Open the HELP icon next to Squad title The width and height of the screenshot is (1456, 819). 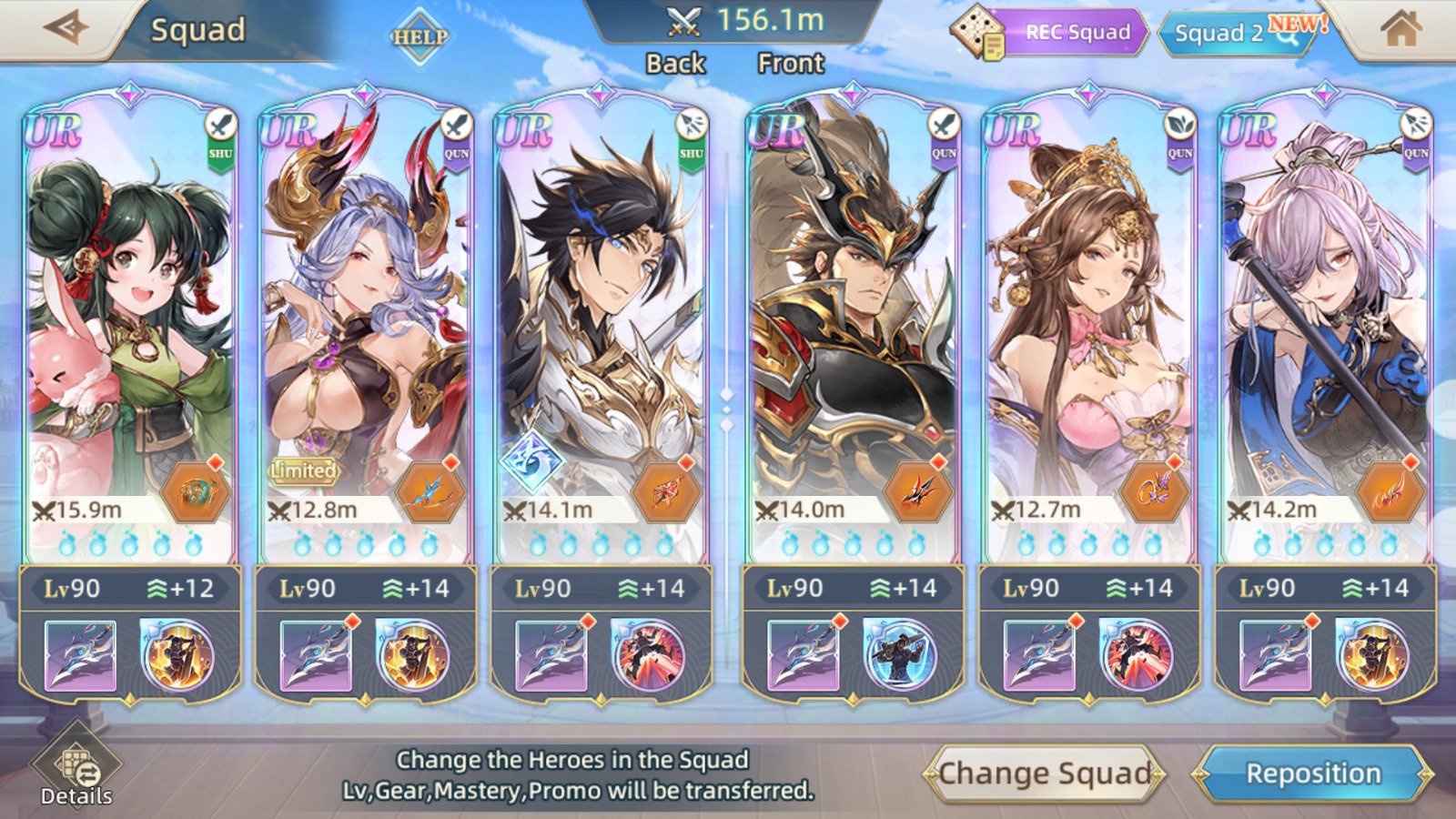pyautogui.click(x=419, y=38)
